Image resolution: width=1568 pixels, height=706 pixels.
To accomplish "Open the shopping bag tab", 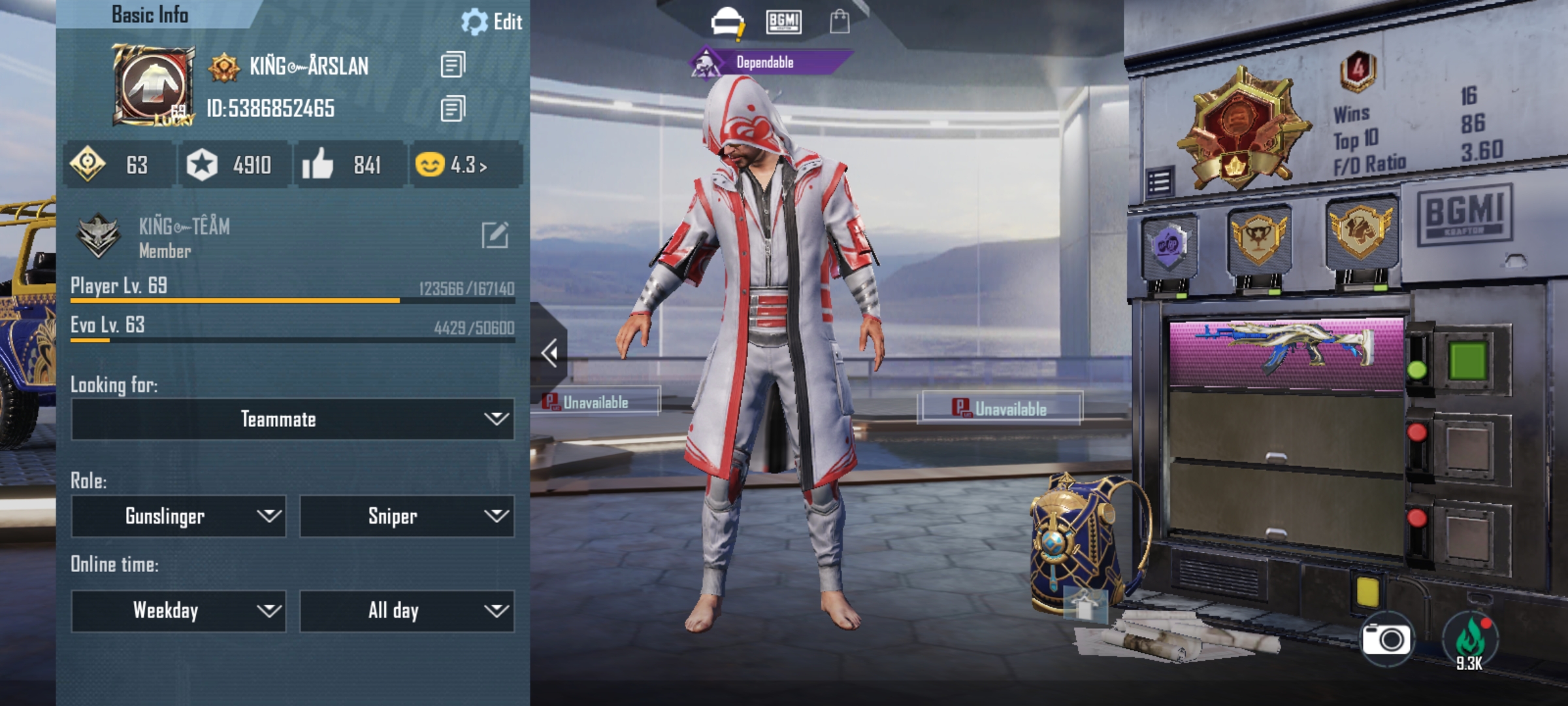I will pos(840,22).
